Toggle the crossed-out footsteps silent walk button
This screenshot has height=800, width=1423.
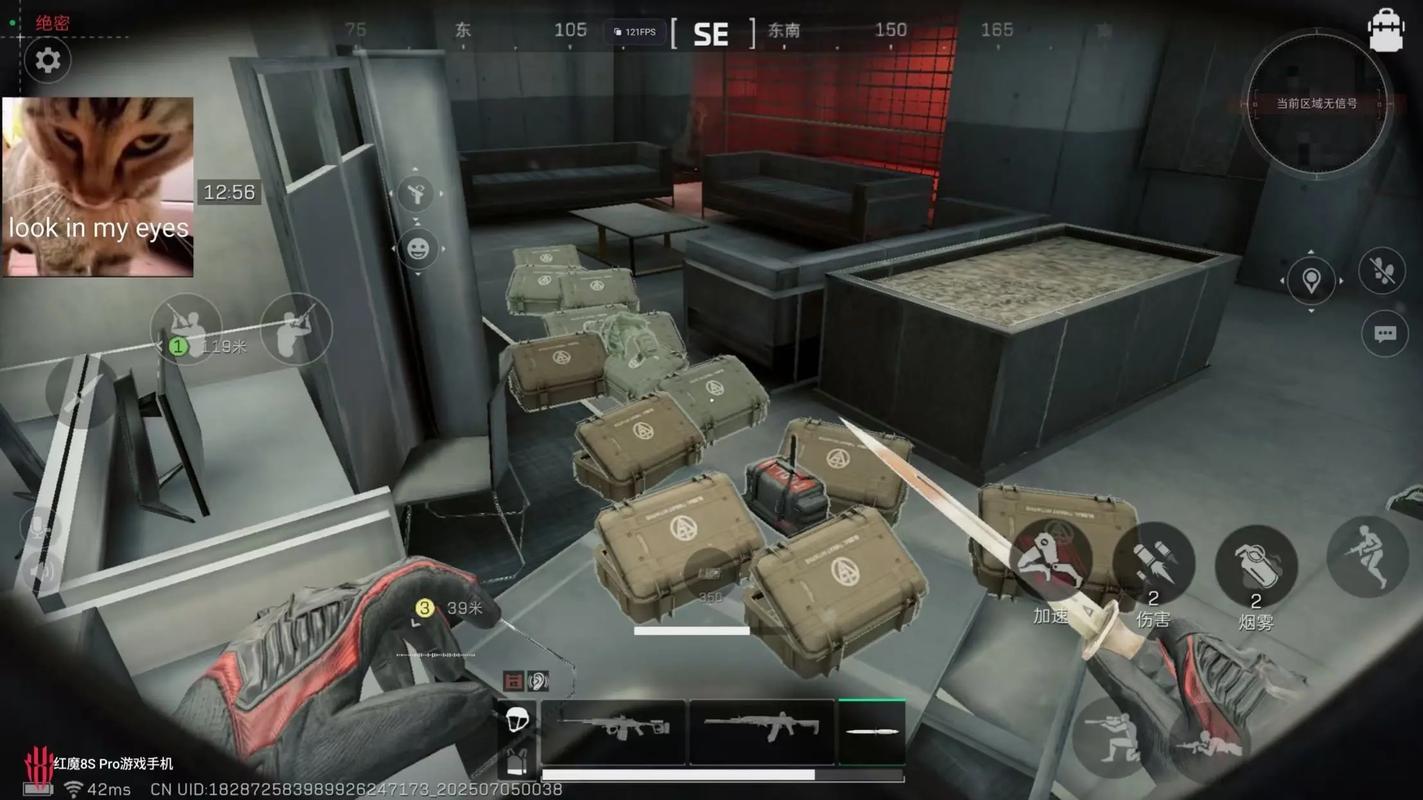click(1382, 272)
